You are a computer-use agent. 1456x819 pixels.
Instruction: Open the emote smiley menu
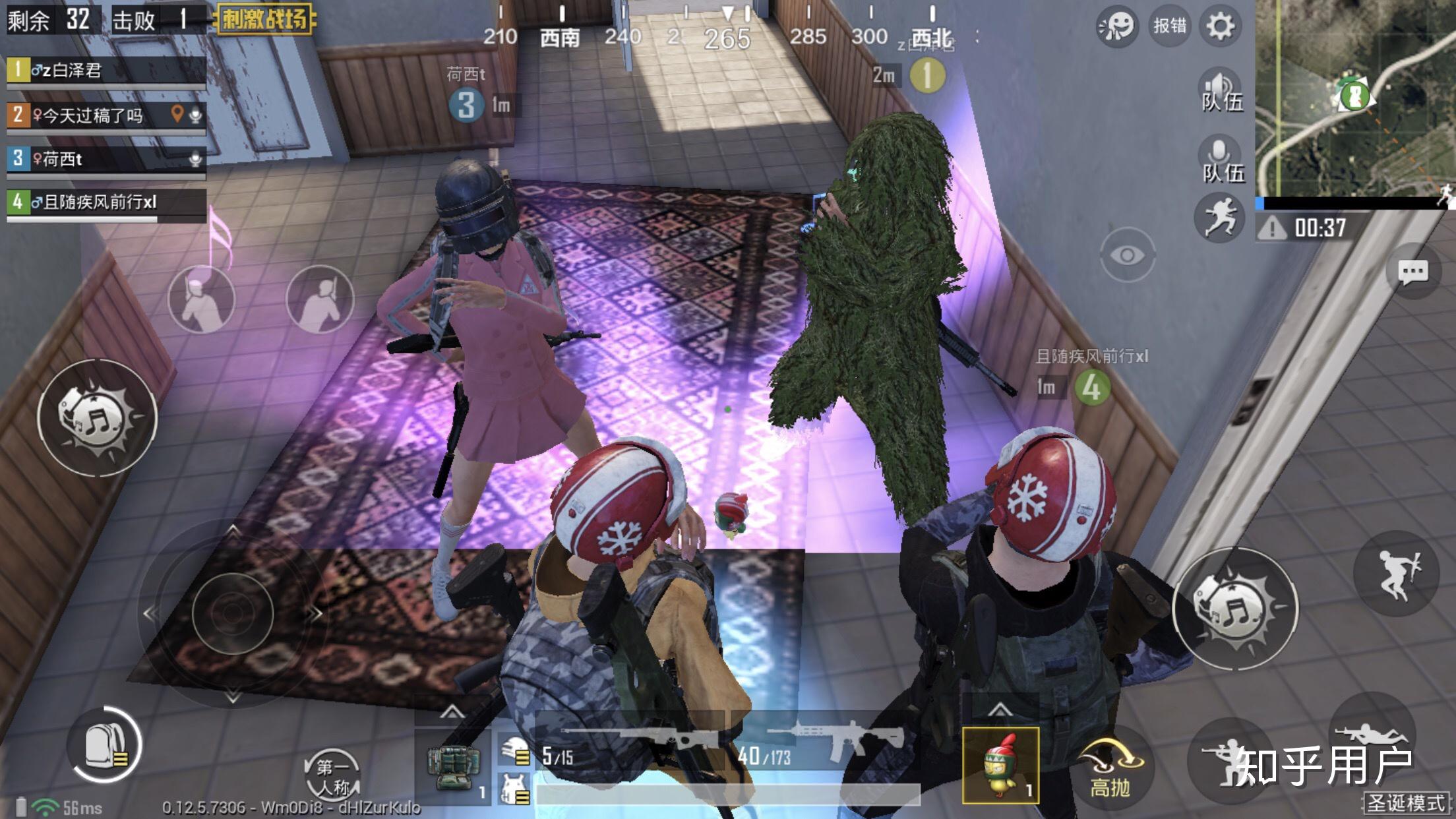coord(1116,26)
